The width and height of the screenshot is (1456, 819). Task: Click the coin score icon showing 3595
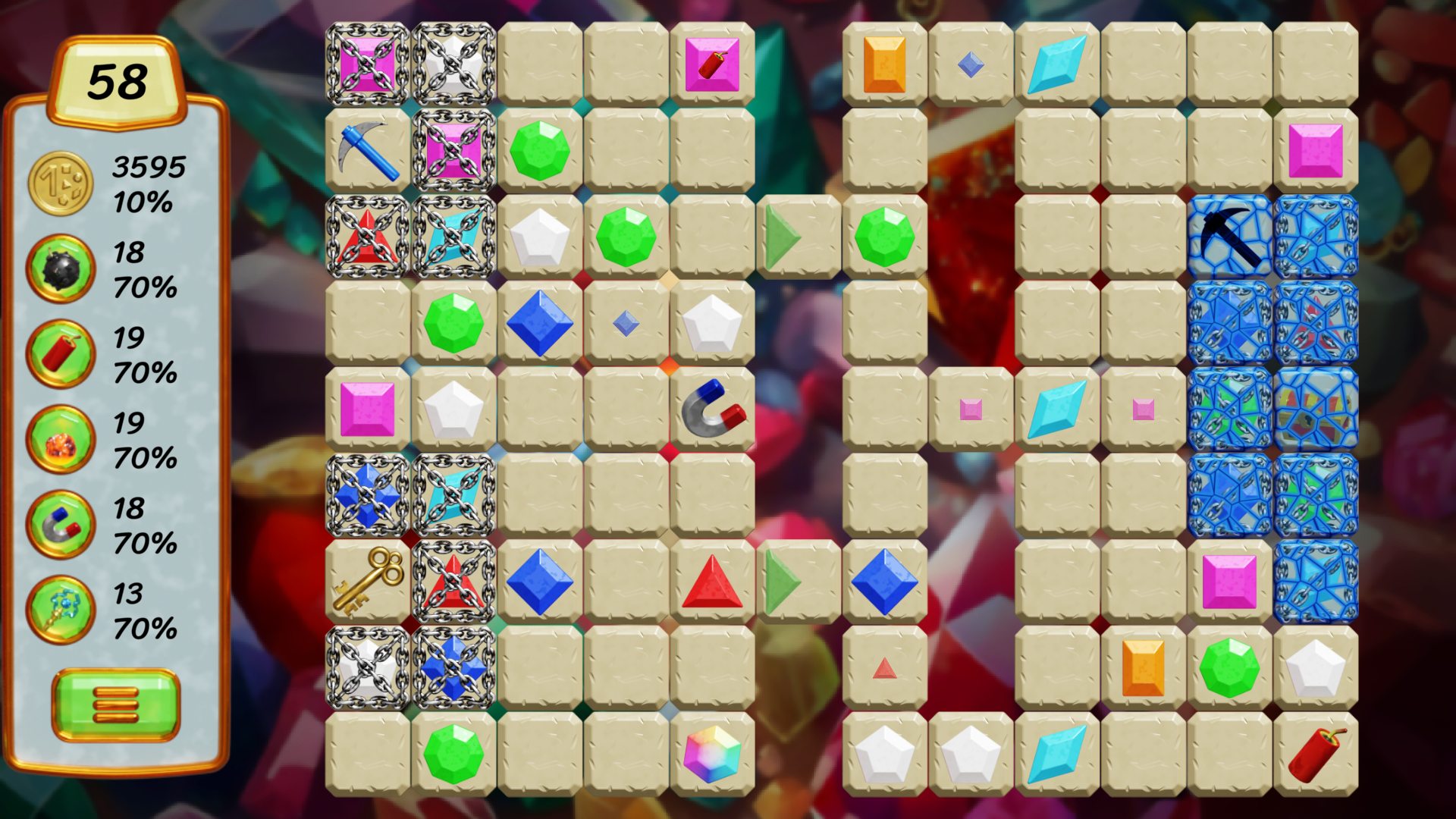(x=60, y=182)
